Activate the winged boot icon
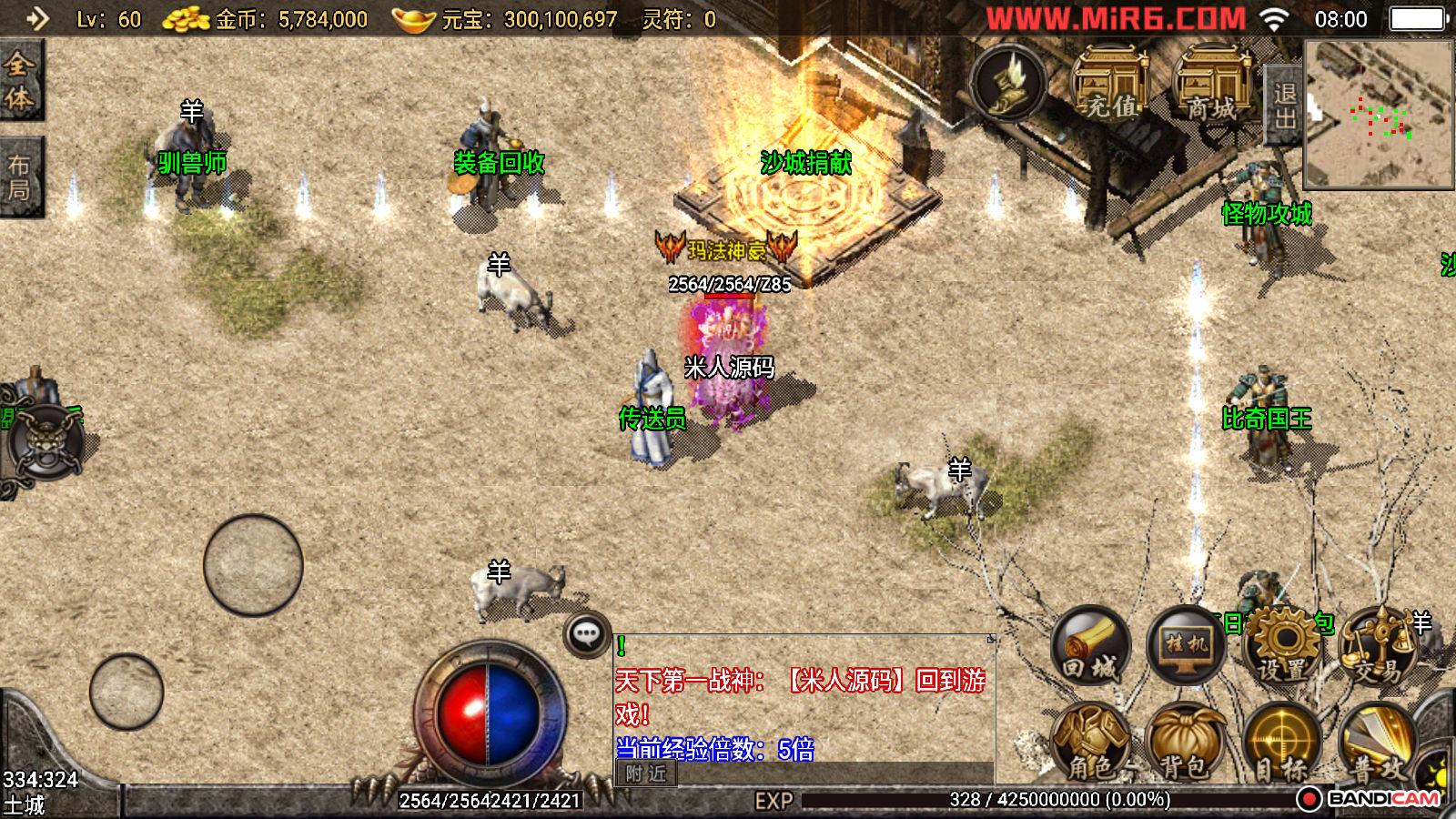 pyautogui.click(x=1008, y=84)
